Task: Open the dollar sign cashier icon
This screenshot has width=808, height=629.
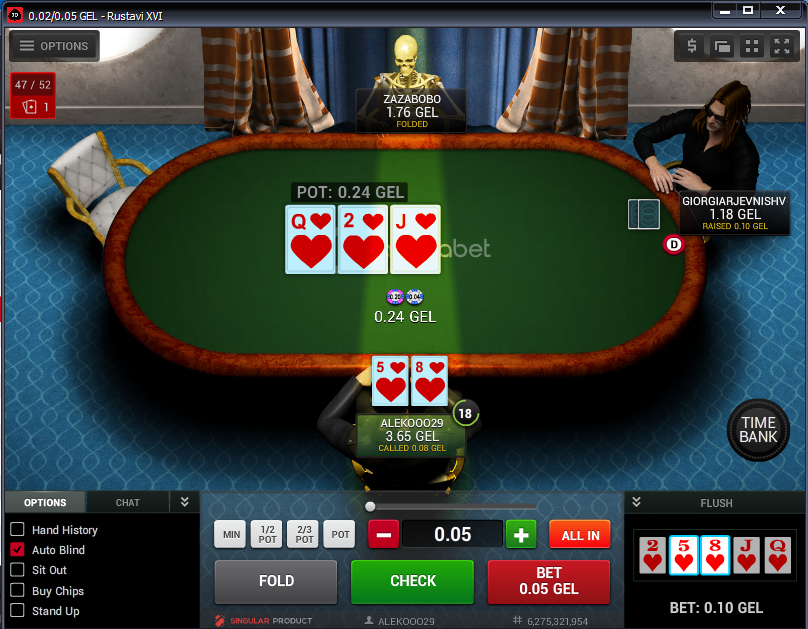Action: click(692, 46)
